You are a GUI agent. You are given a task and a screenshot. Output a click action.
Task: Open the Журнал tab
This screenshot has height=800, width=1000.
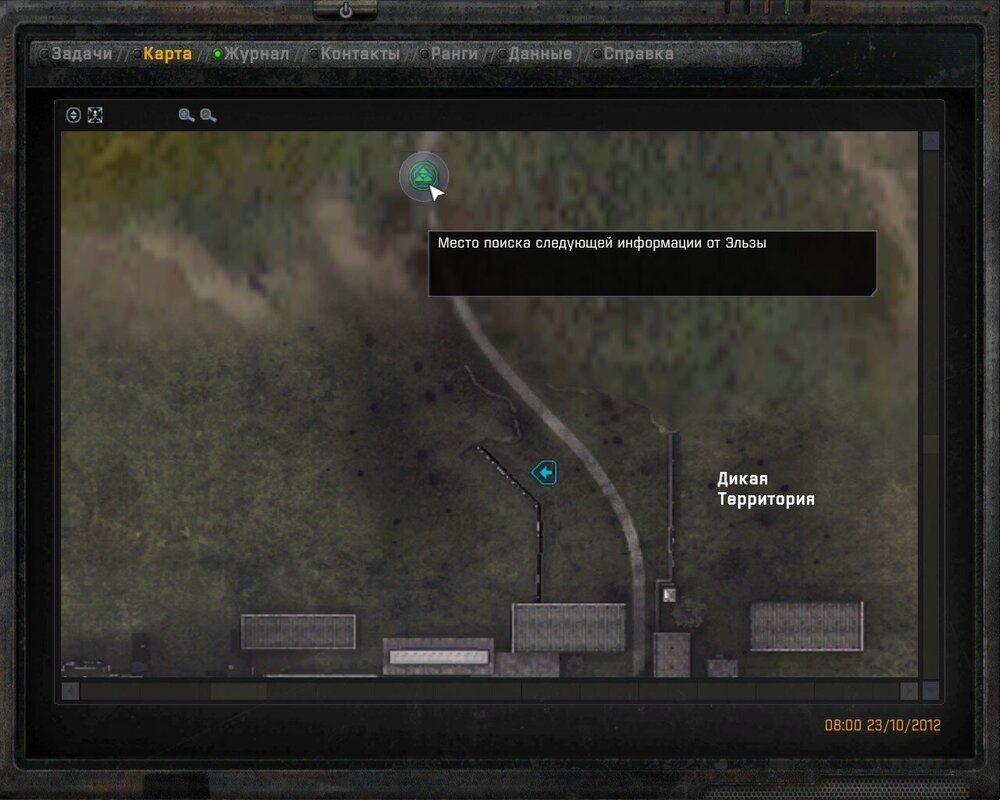click(x=256, y=54)
